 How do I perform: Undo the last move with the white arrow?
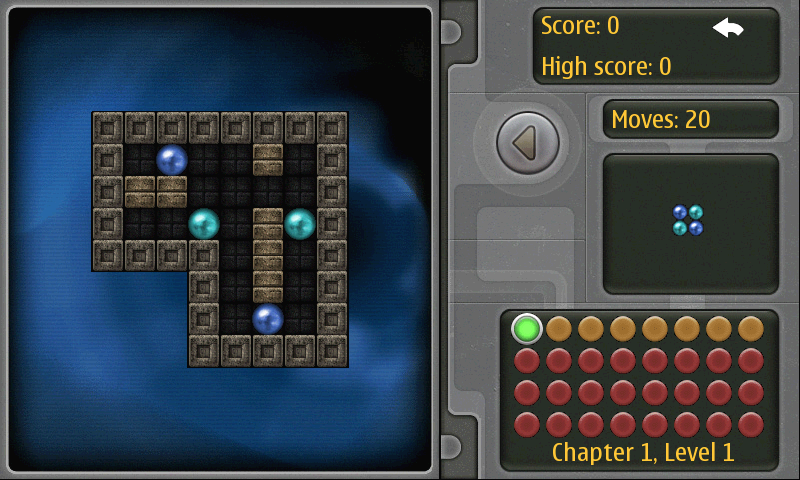click(x=728, y=28)
